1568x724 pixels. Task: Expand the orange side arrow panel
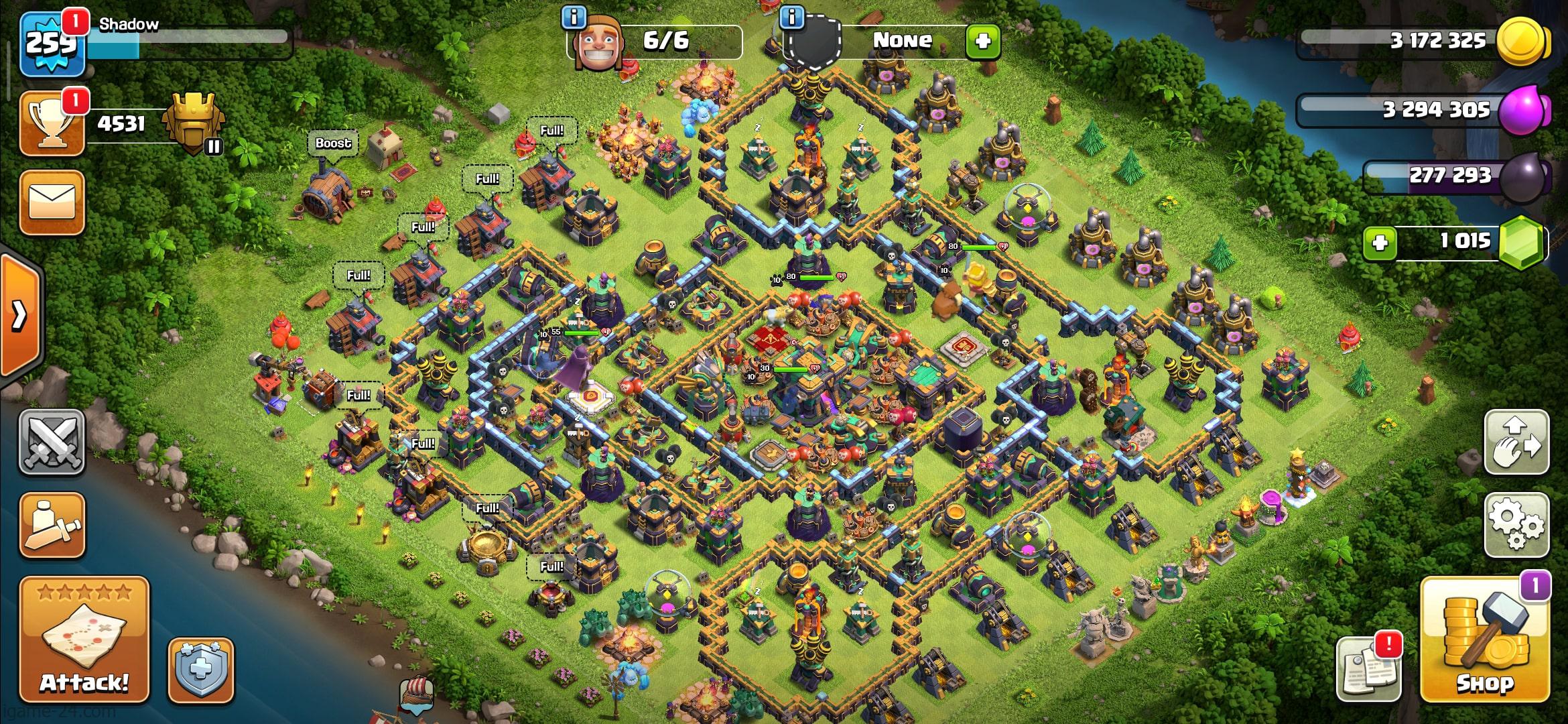(20, 314)
